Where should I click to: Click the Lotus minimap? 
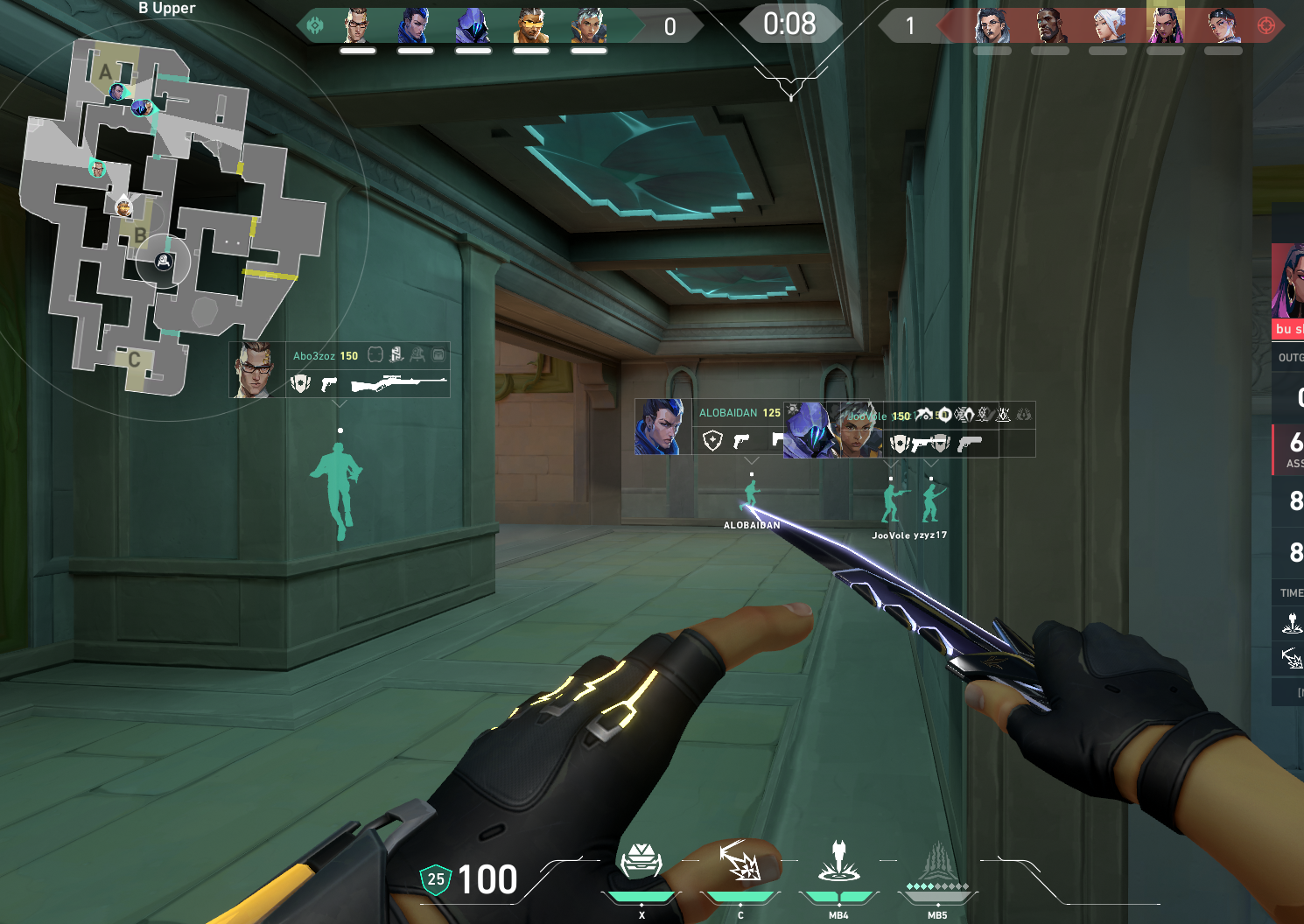(175, 219)
